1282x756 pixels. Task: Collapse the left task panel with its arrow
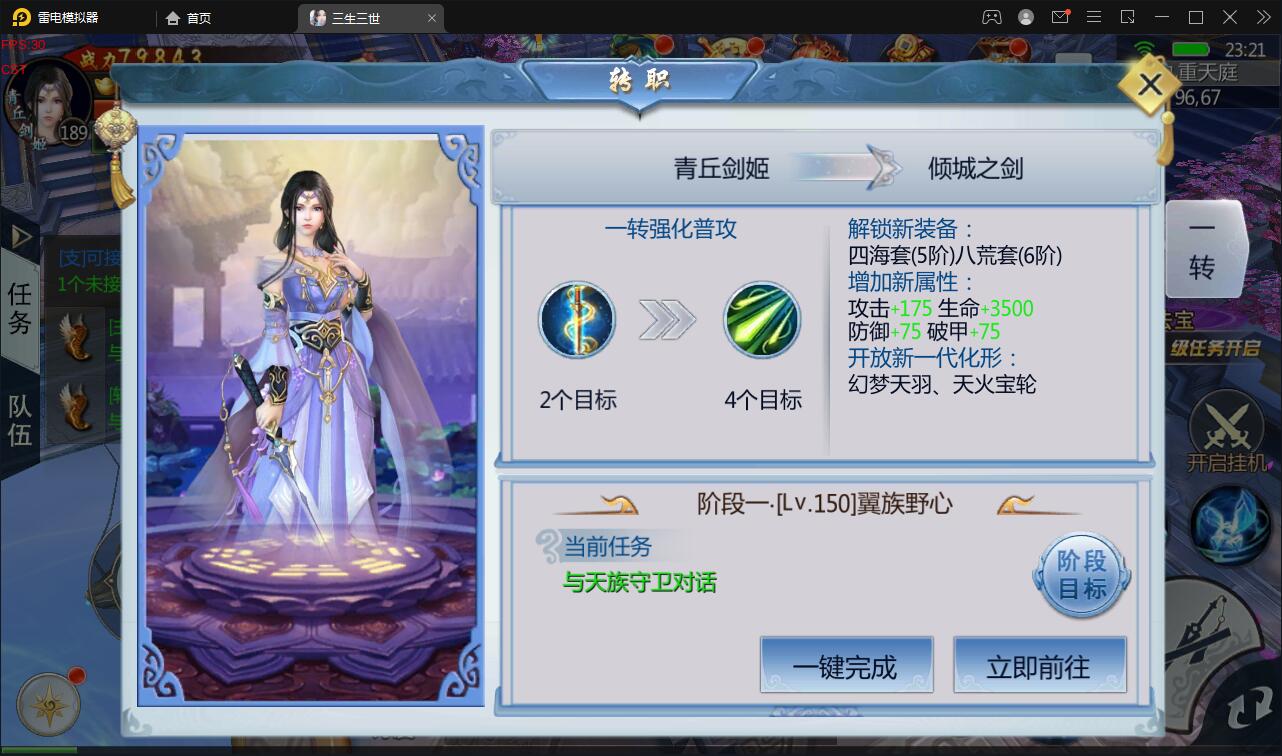(19, 237)
